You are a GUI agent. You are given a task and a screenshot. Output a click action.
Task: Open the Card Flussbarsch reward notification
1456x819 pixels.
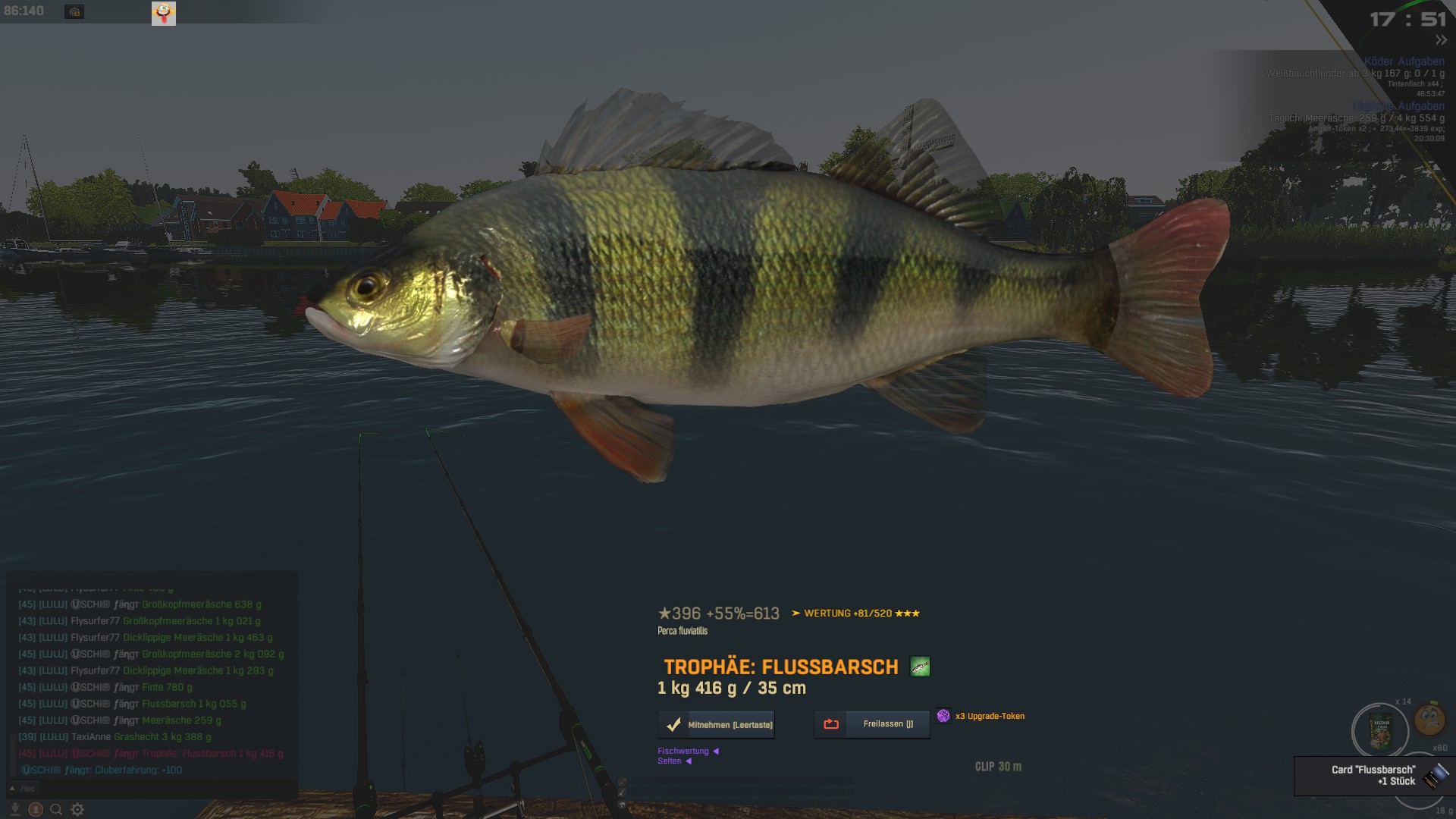click(1373, 776)
